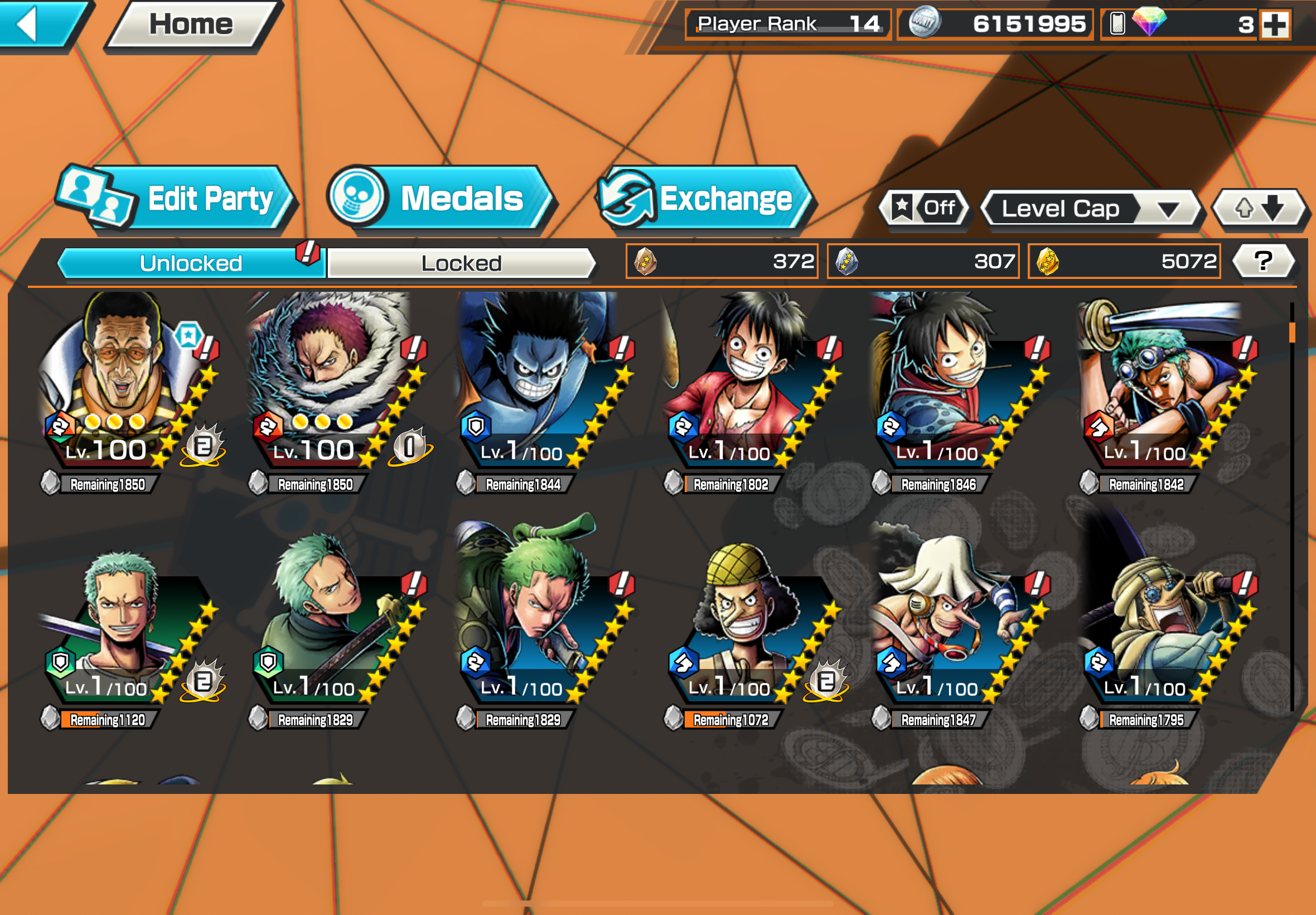Open the Medals menu
1316x915 pixels.
[x=441, y=200]
